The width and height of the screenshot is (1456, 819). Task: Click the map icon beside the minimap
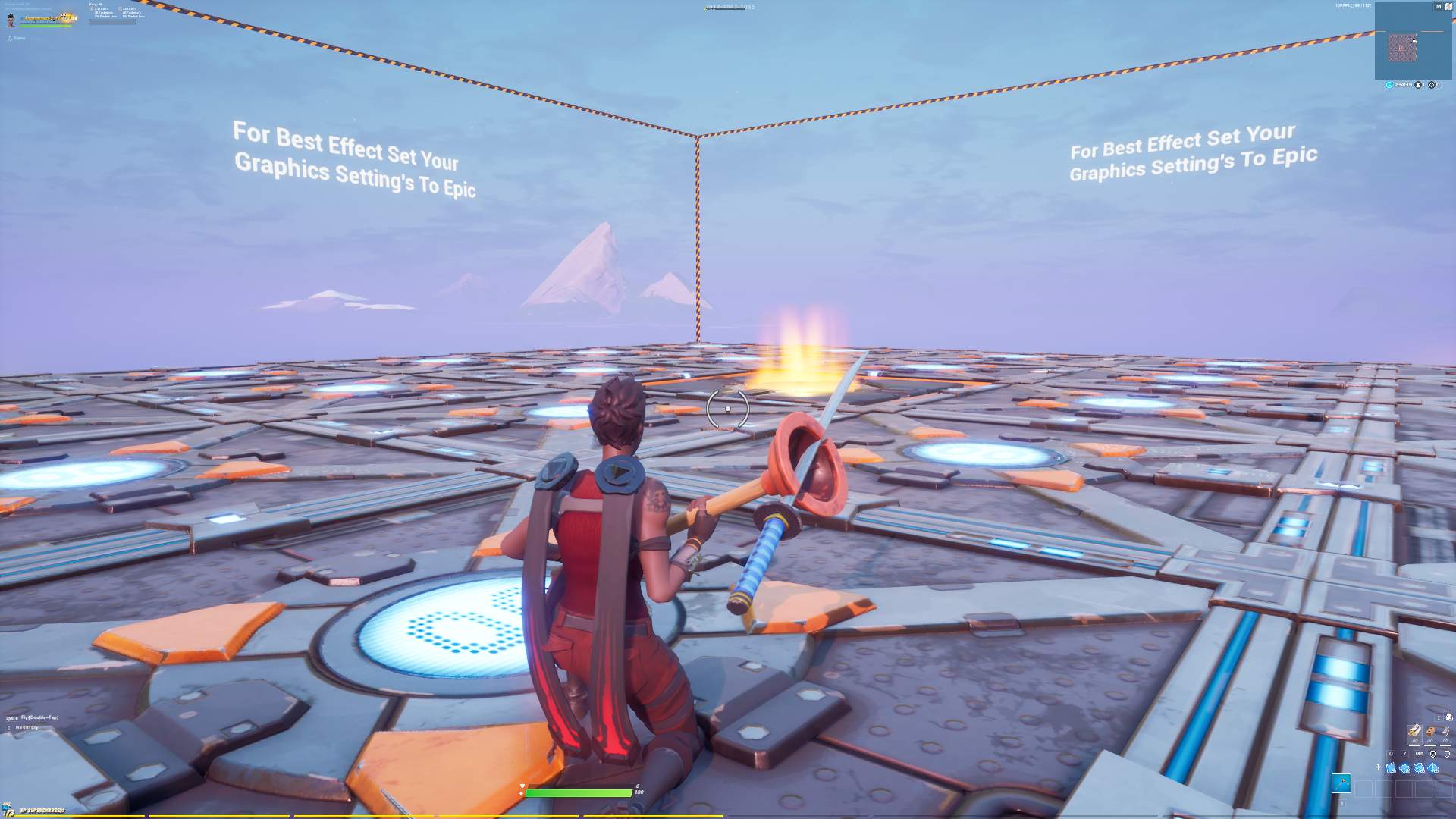(1448, 7)
